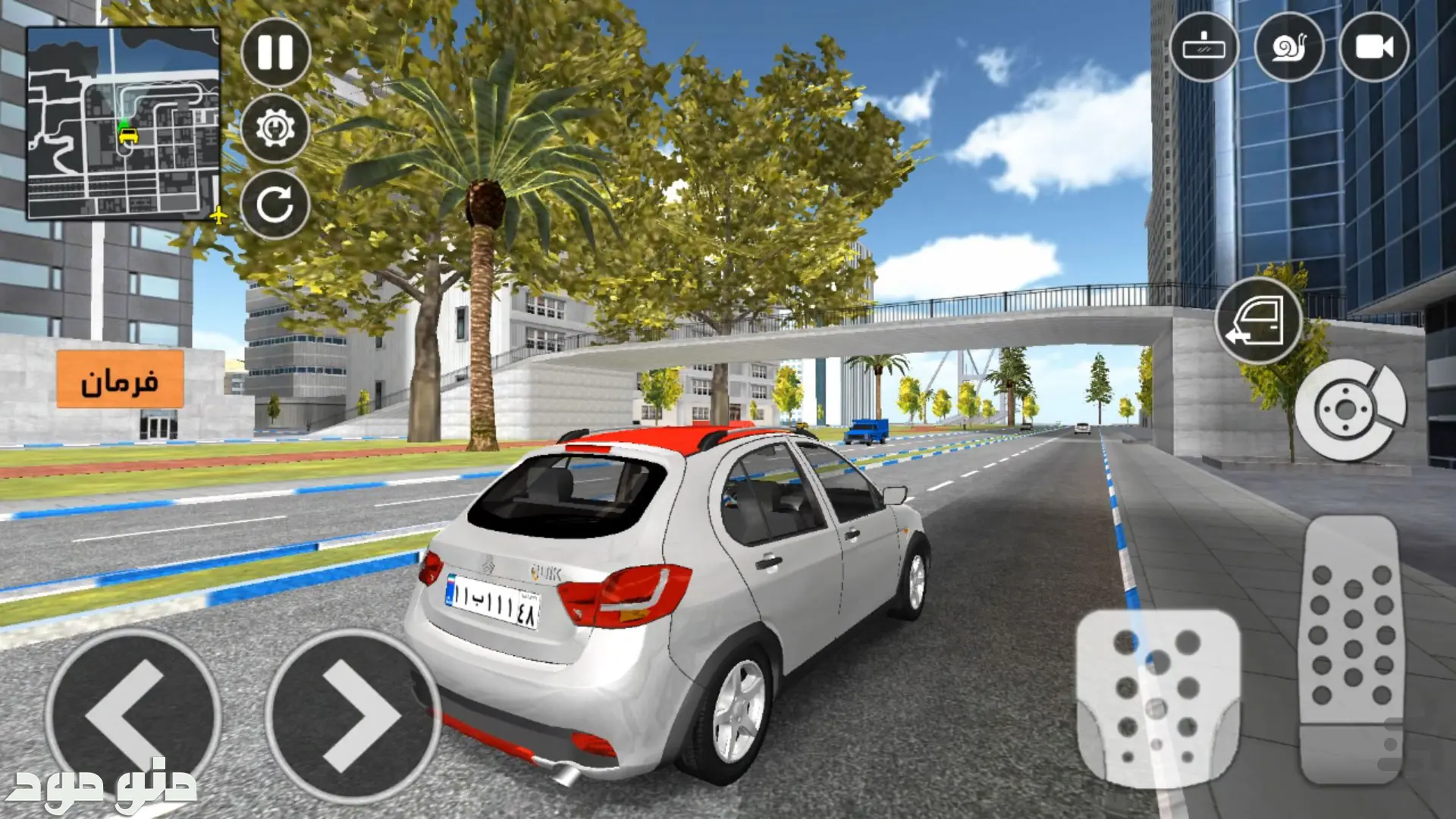Viewport: 1456px width, 819px height.
Task: Open the gear settings button
Action: (x=275, y=128)
